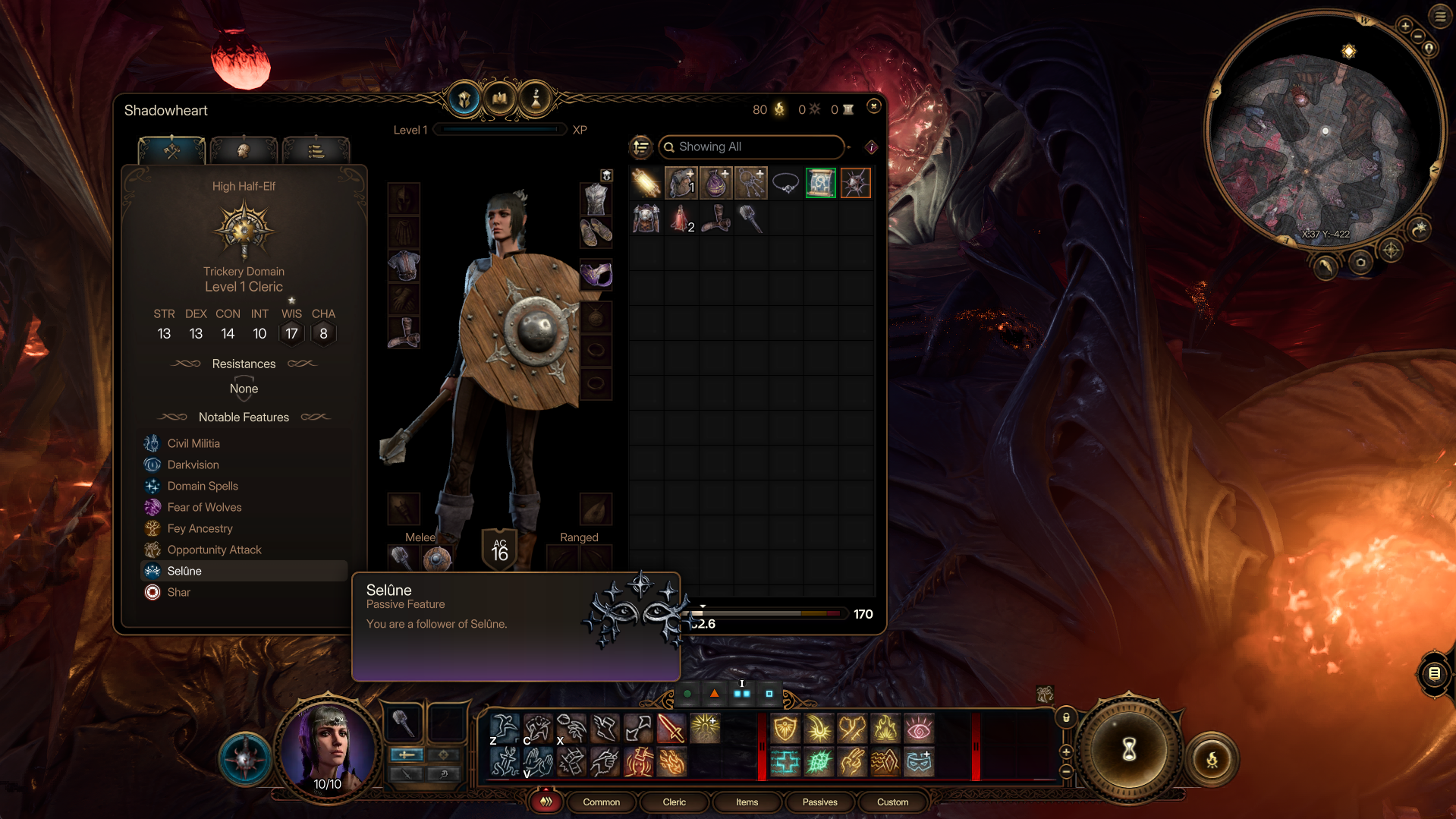
Task: Select Shadowheart's portrait
Action: 328,747
